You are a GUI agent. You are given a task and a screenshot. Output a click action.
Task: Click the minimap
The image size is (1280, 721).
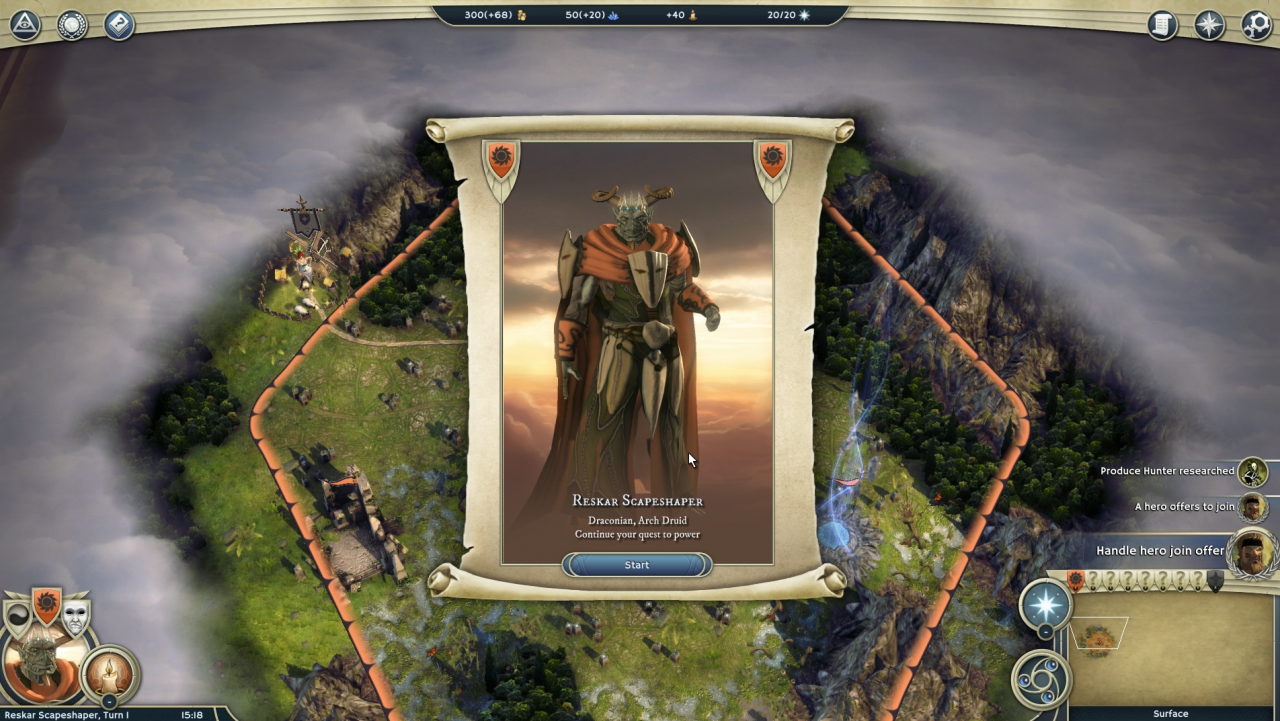click(x=1170, y=648)
